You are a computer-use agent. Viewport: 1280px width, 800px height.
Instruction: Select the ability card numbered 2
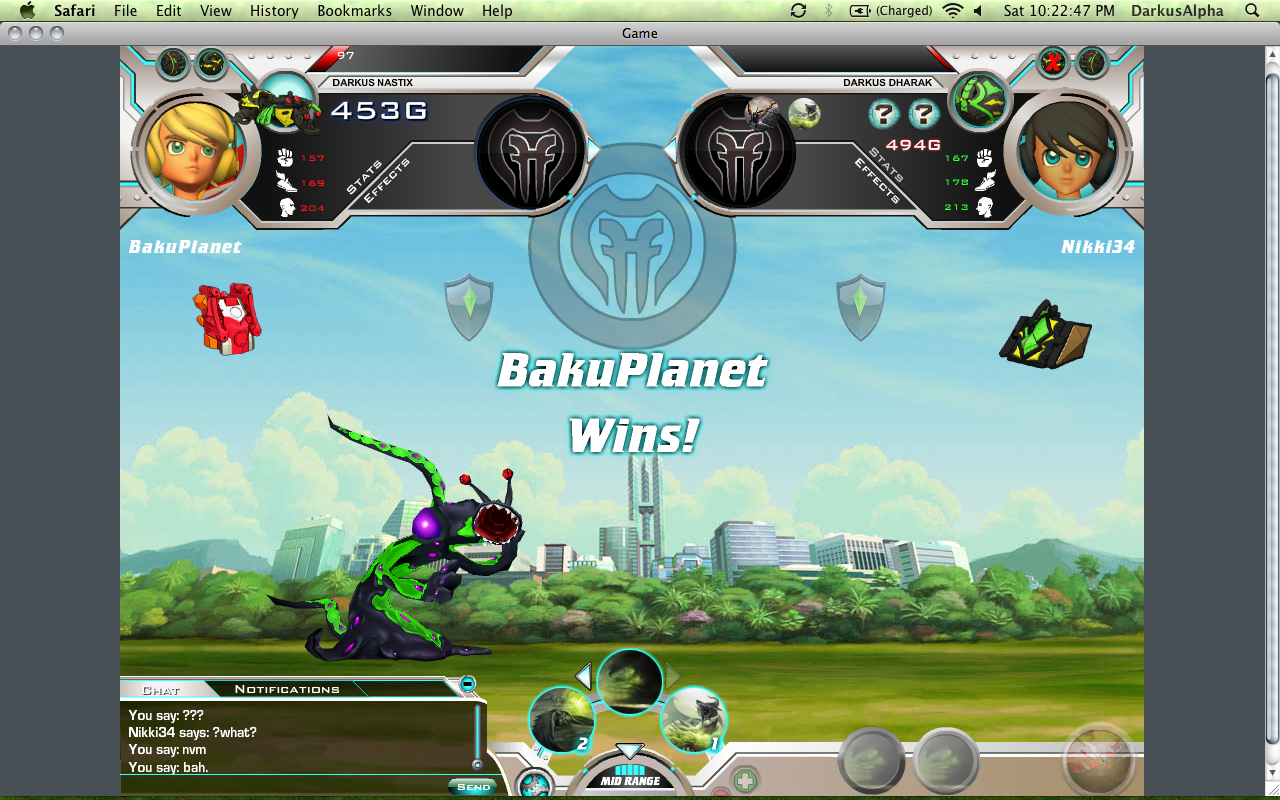[x=561, y=720]
